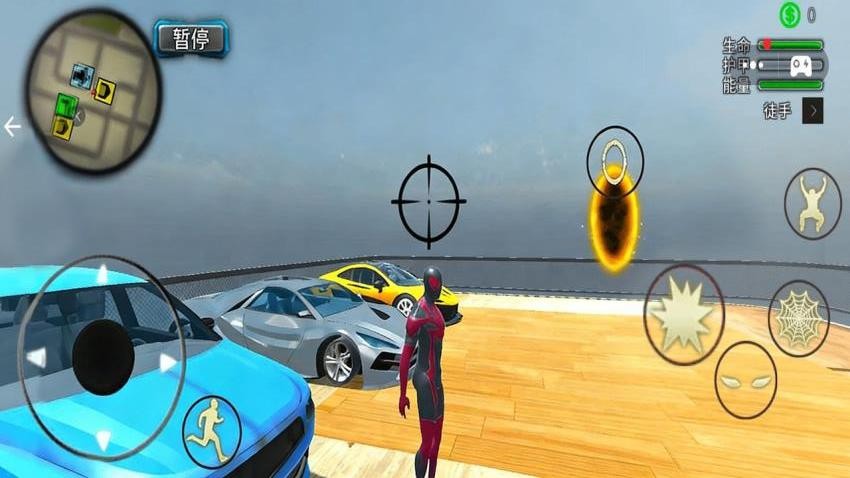Select the gamepad controller icon

pos(802,66)
